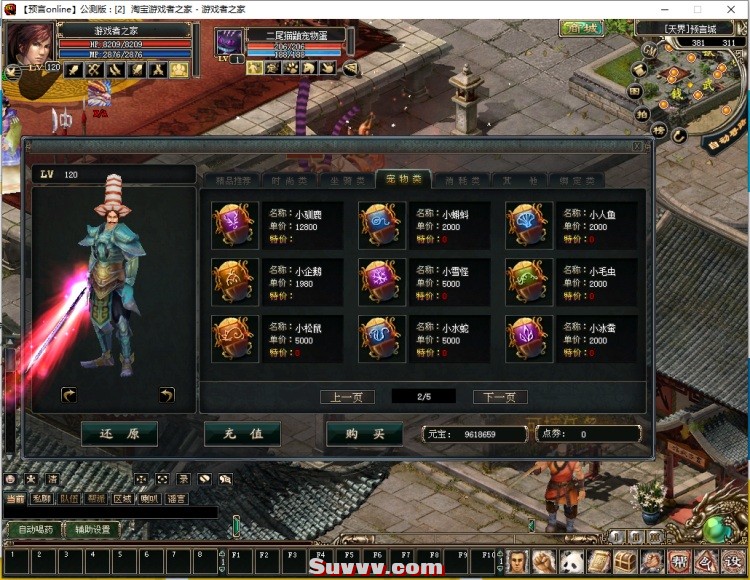Switch to the 坐骑类 mount tab

(x=346, y=181)
